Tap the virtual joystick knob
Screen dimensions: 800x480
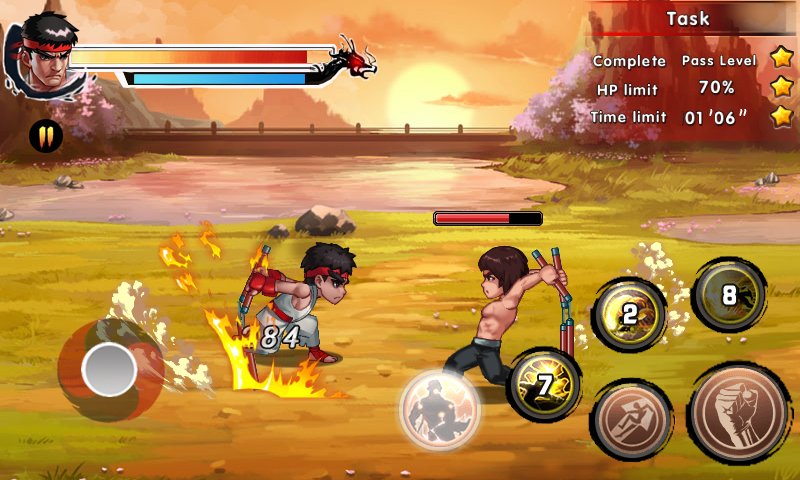(x=109, y=370)
